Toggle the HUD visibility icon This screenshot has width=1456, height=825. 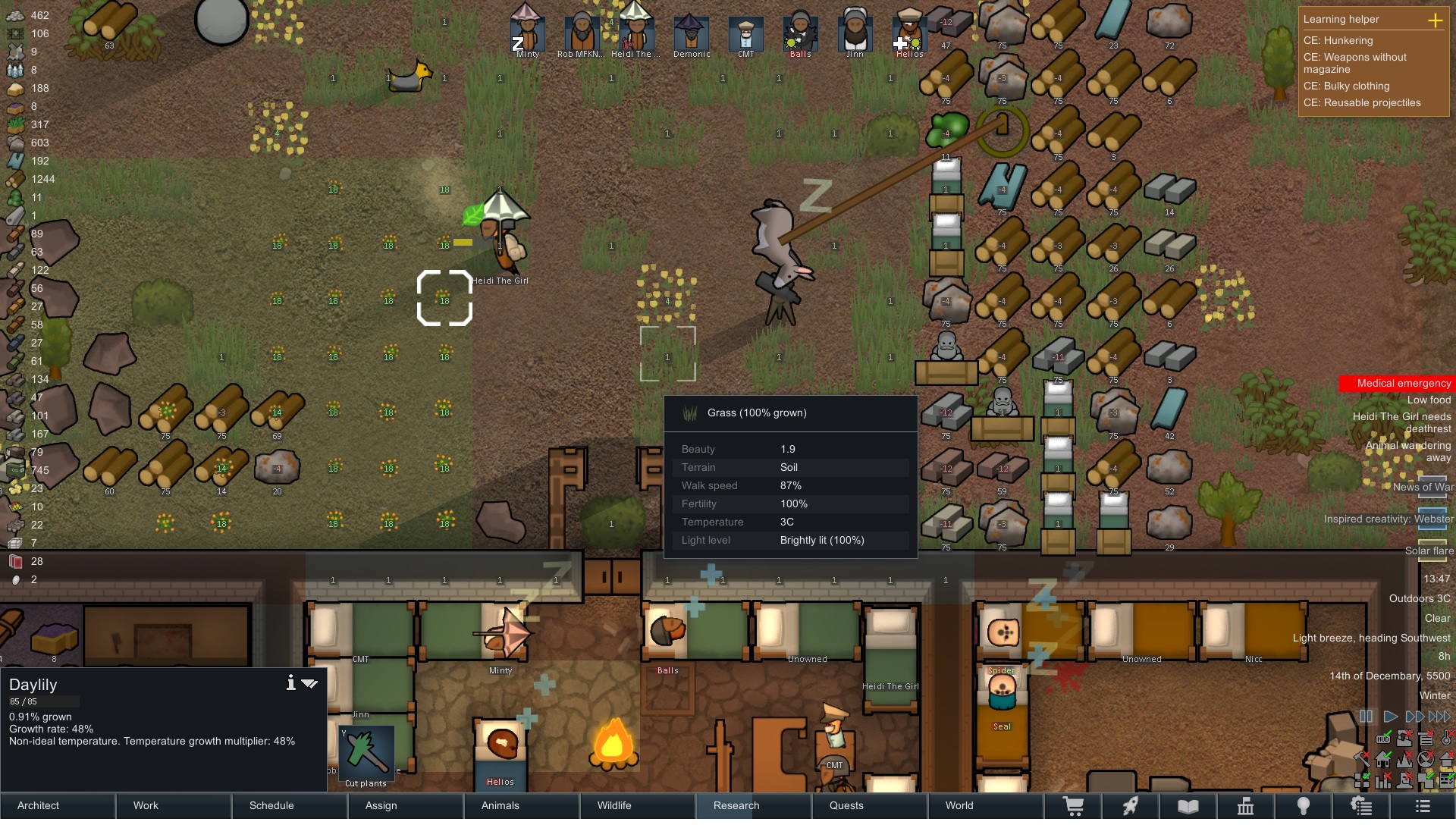click(1383, 739)
